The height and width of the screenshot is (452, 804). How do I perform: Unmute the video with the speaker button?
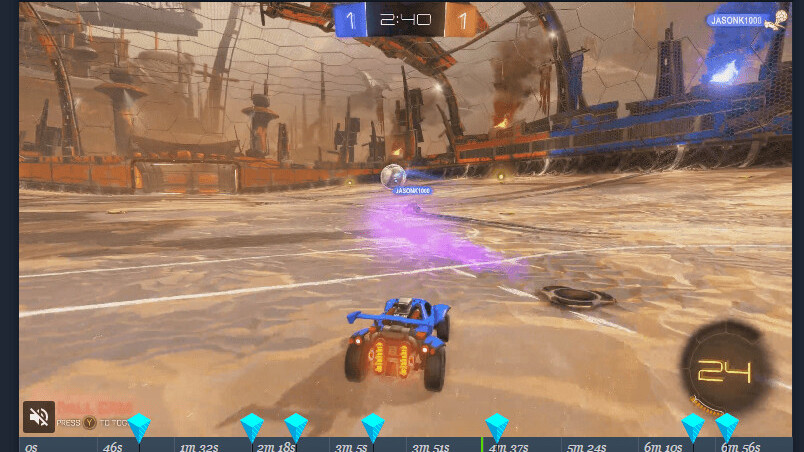(39, 417)
